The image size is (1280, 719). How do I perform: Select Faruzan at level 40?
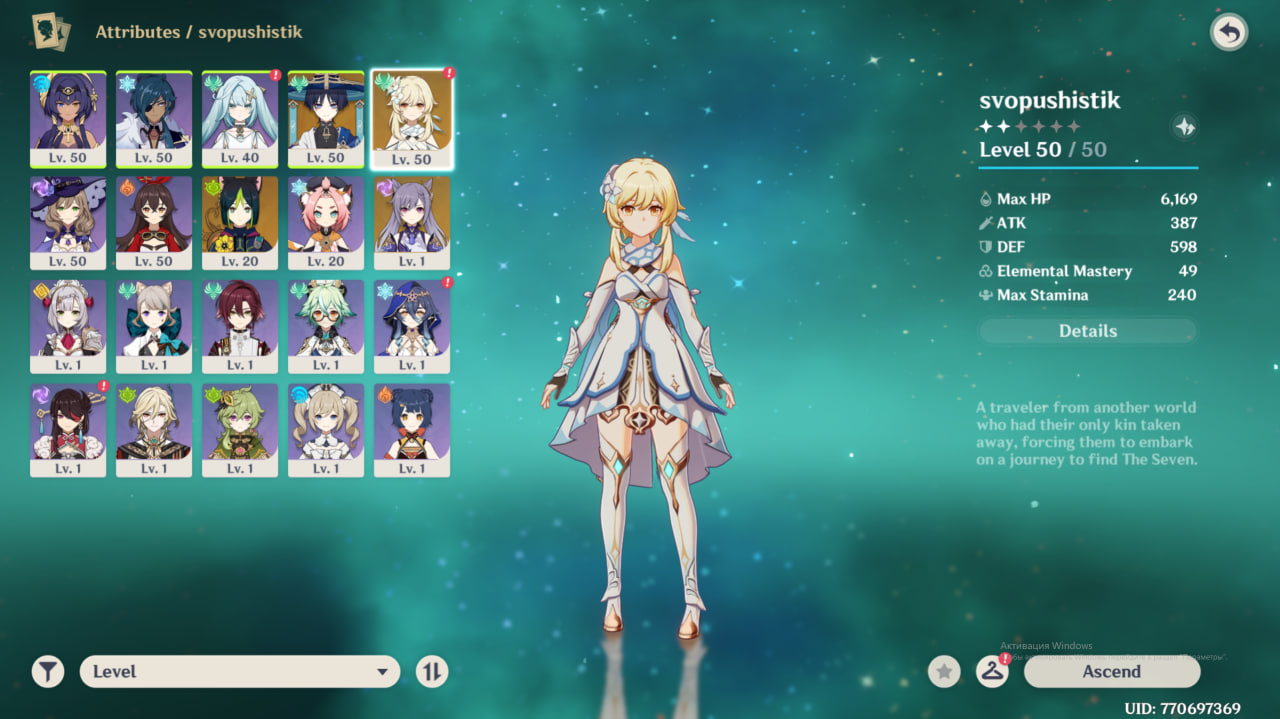(240, 119)
